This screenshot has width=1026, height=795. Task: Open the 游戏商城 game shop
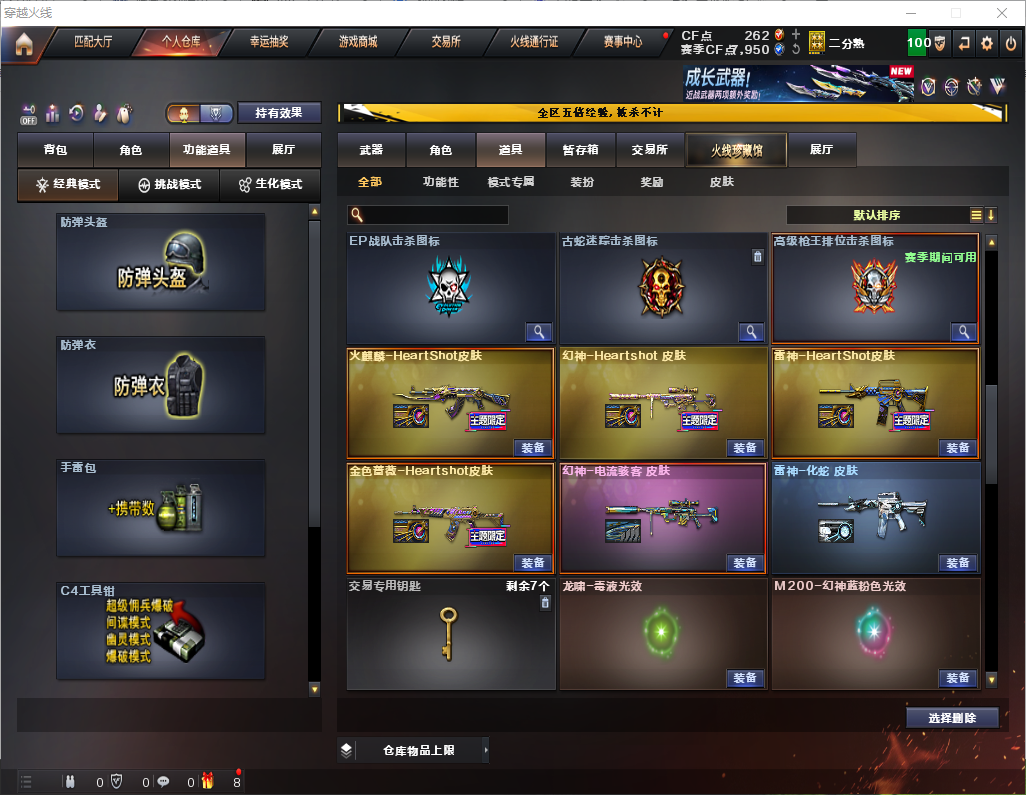[358, 42]
